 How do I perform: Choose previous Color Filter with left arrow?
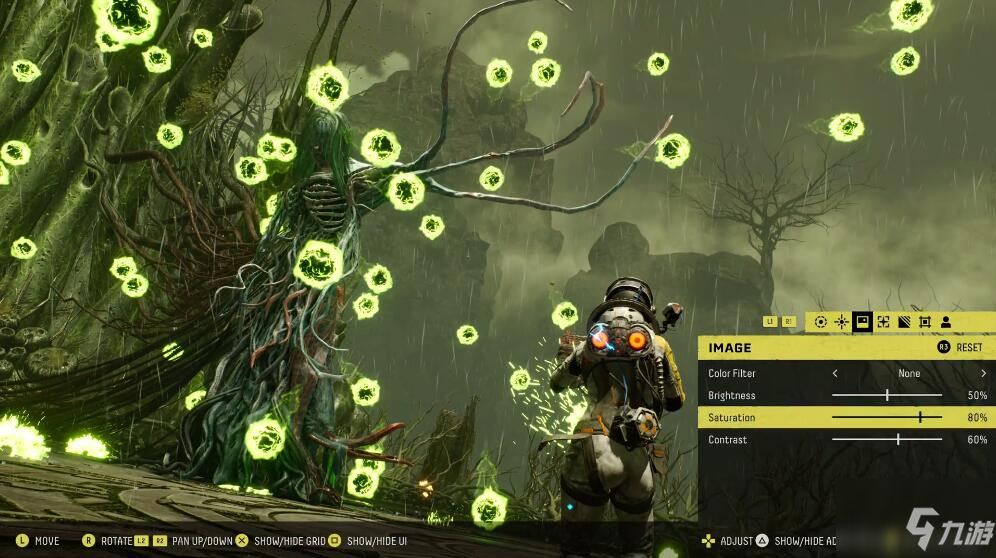click(x=835, y=374)
